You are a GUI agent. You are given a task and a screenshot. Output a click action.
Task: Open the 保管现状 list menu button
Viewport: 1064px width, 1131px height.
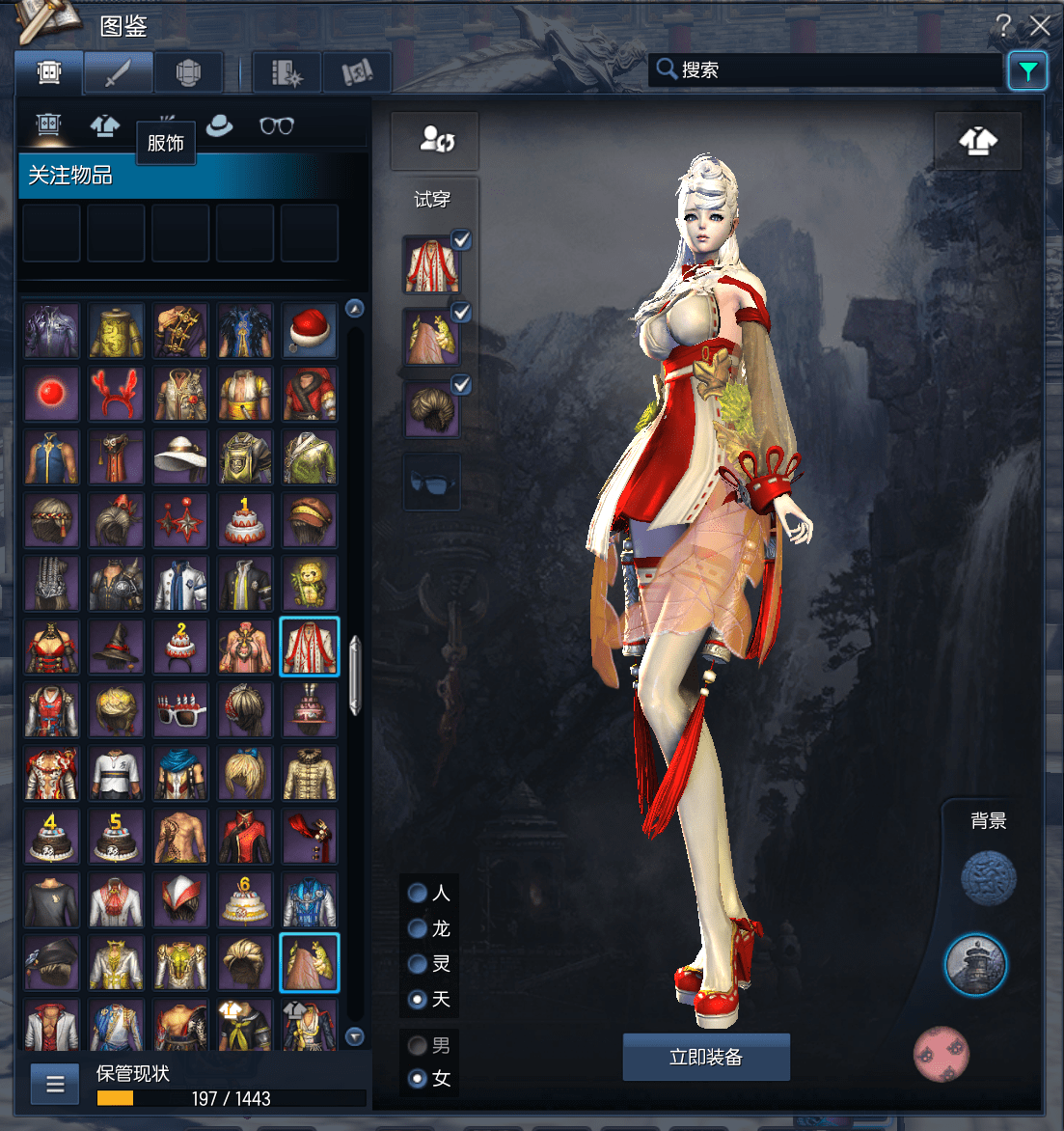pyautogui.click(x=55, y=1084)
